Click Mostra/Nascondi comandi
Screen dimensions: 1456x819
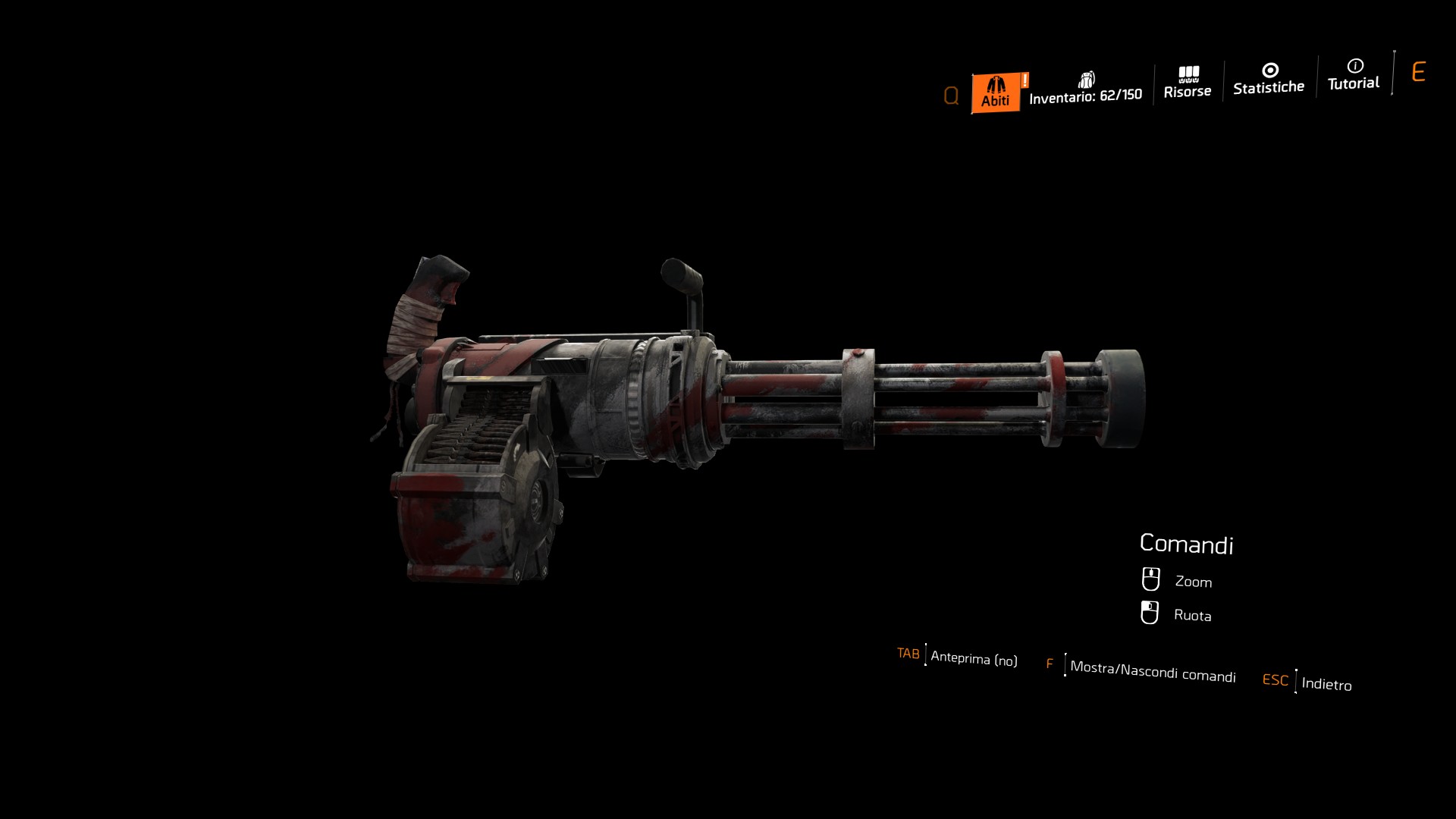tap(1153, 670)
